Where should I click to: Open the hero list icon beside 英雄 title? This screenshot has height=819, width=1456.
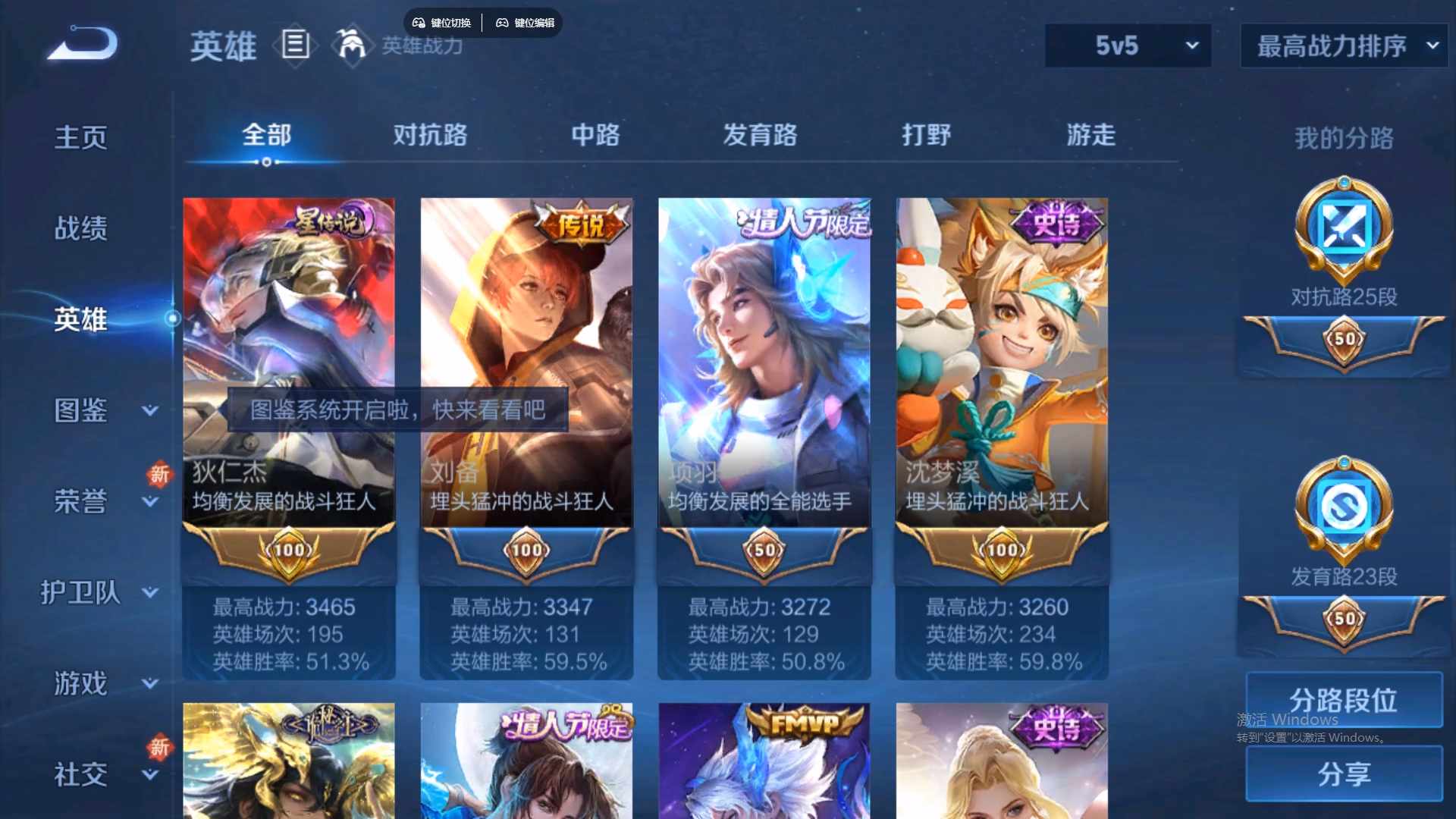(x=295, y=45)
